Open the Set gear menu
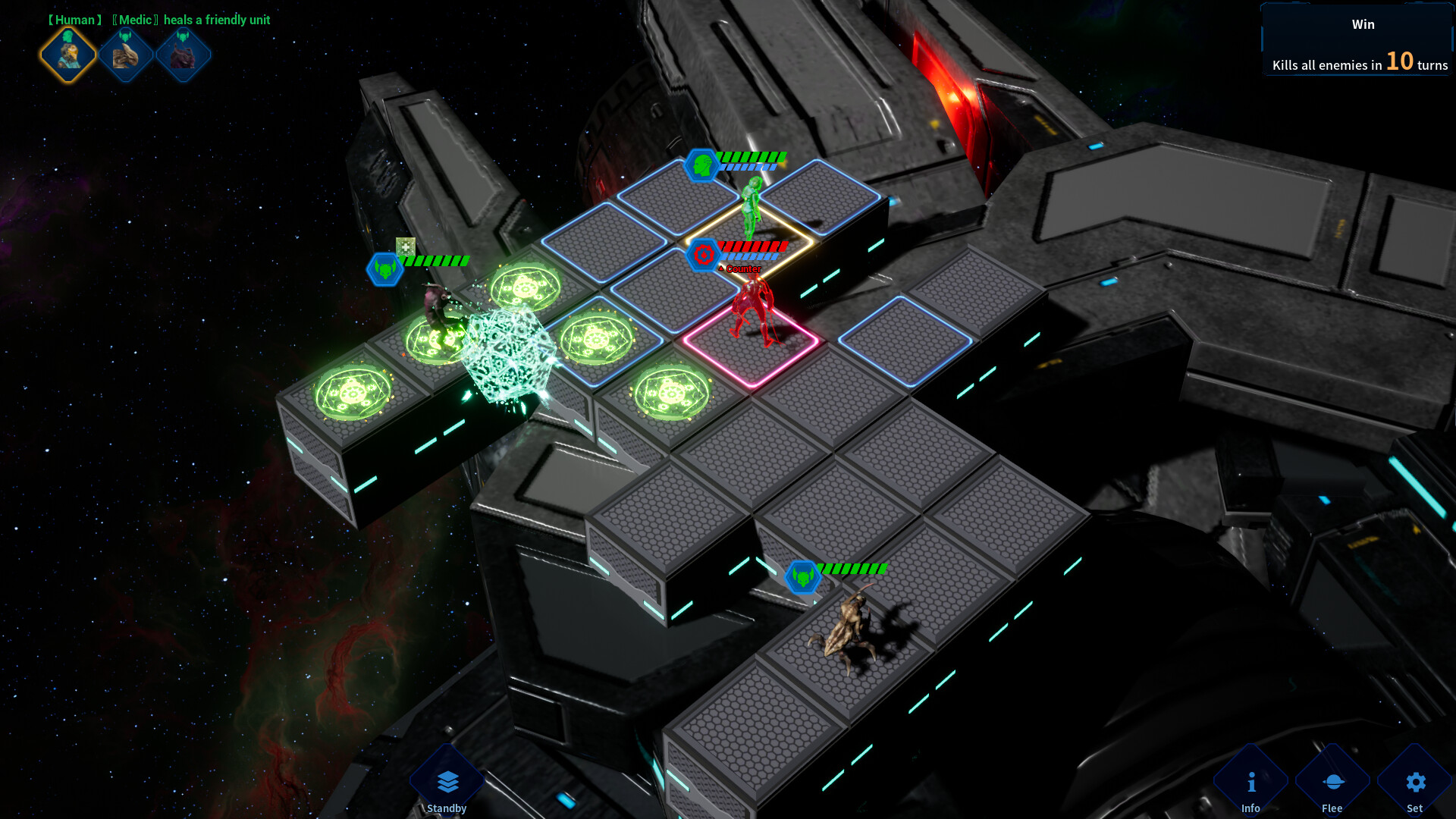The image size is (1456, 819). click(x=1415, y=783)
